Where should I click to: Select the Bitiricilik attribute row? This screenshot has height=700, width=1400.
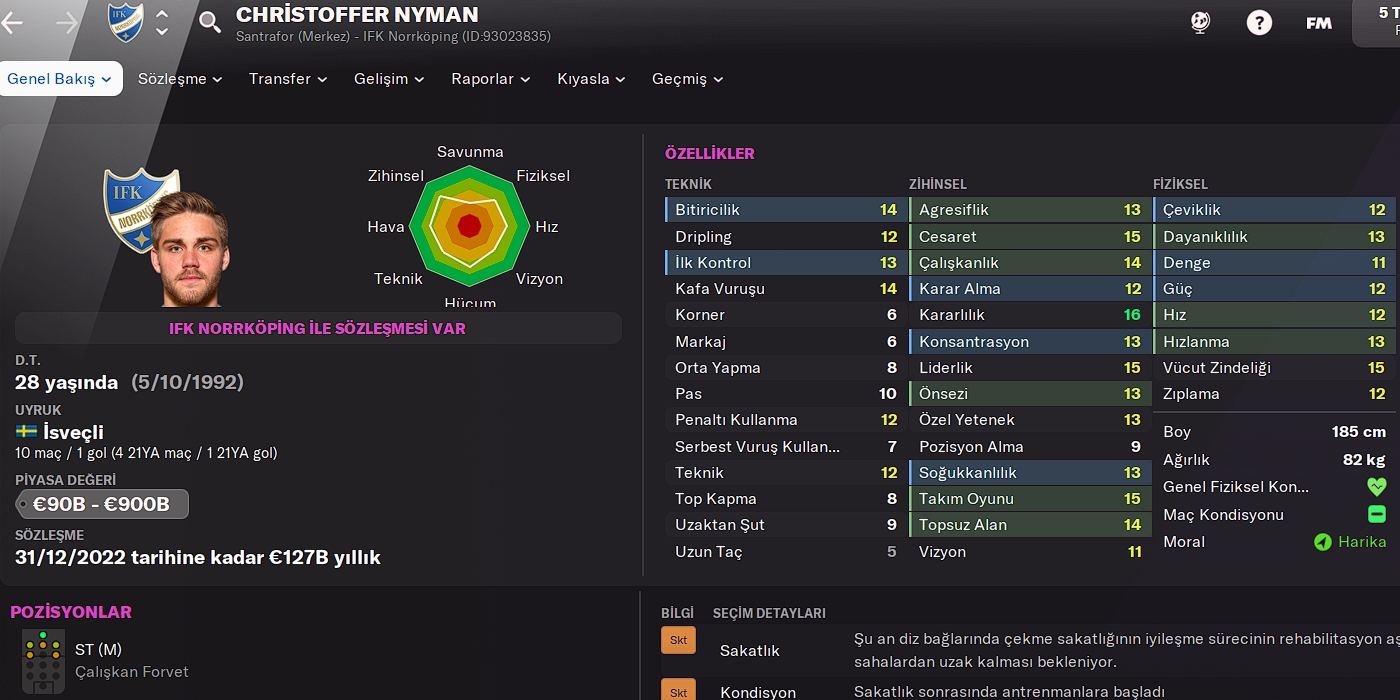click(785, 210)
